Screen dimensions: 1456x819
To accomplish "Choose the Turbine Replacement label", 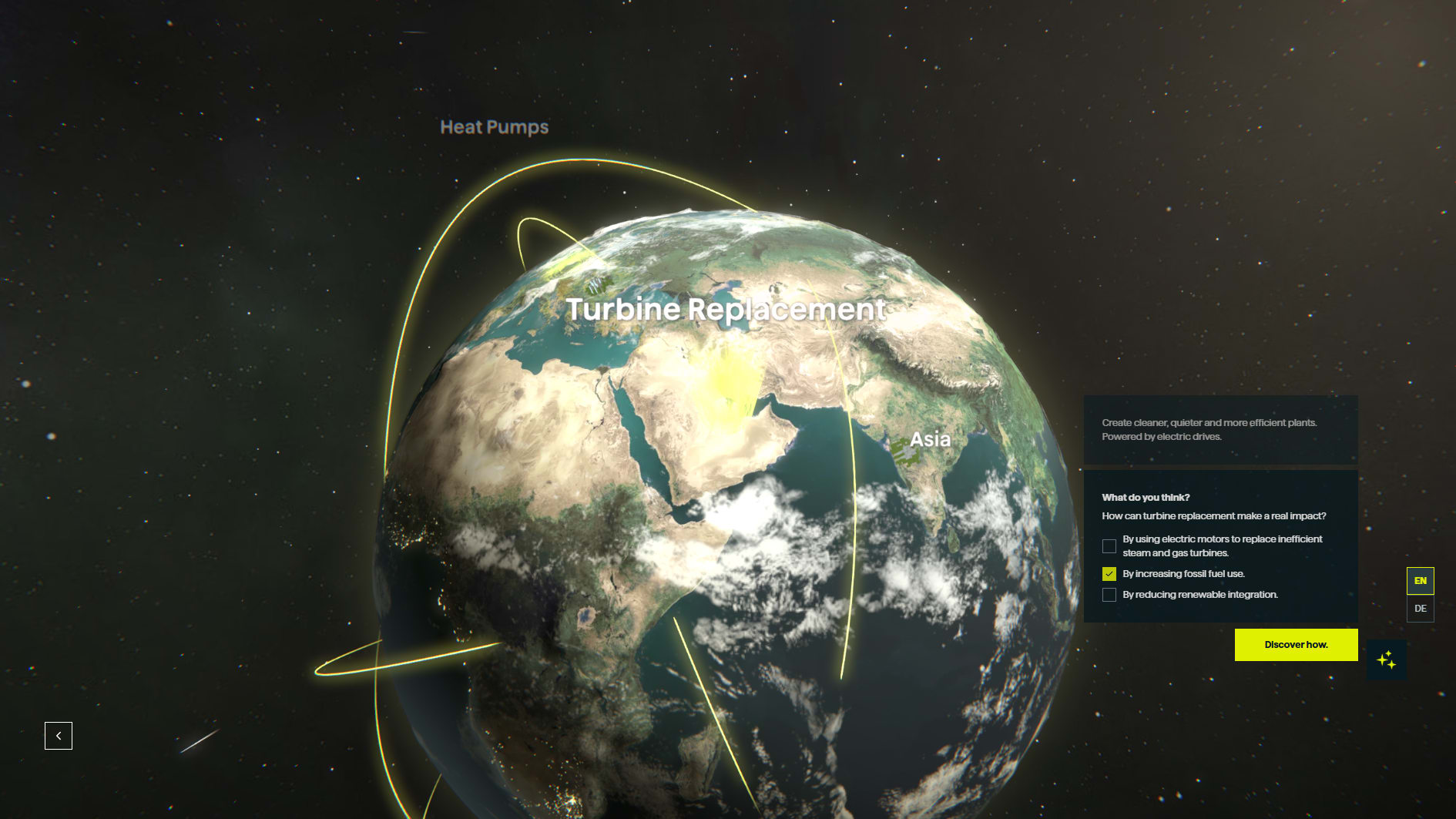I will pos(726,310).
